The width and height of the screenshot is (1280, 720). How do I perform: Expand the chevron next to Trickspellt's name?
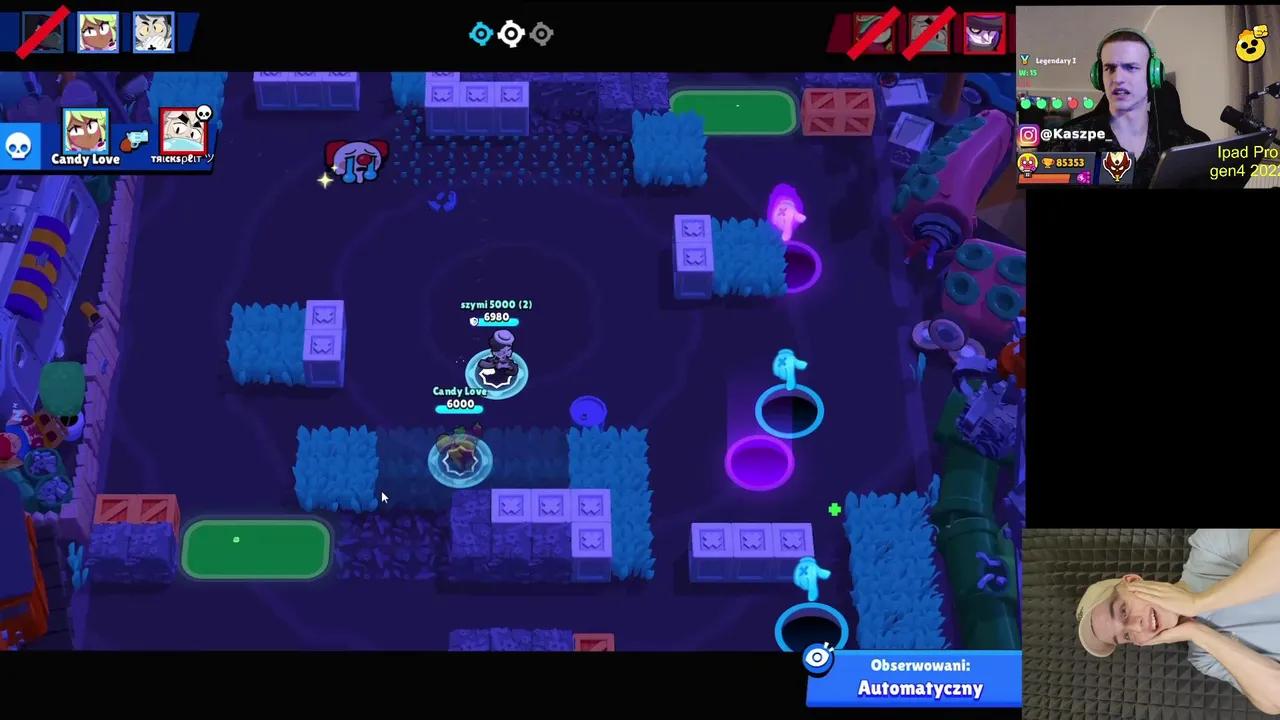click(x=209, y=156)
